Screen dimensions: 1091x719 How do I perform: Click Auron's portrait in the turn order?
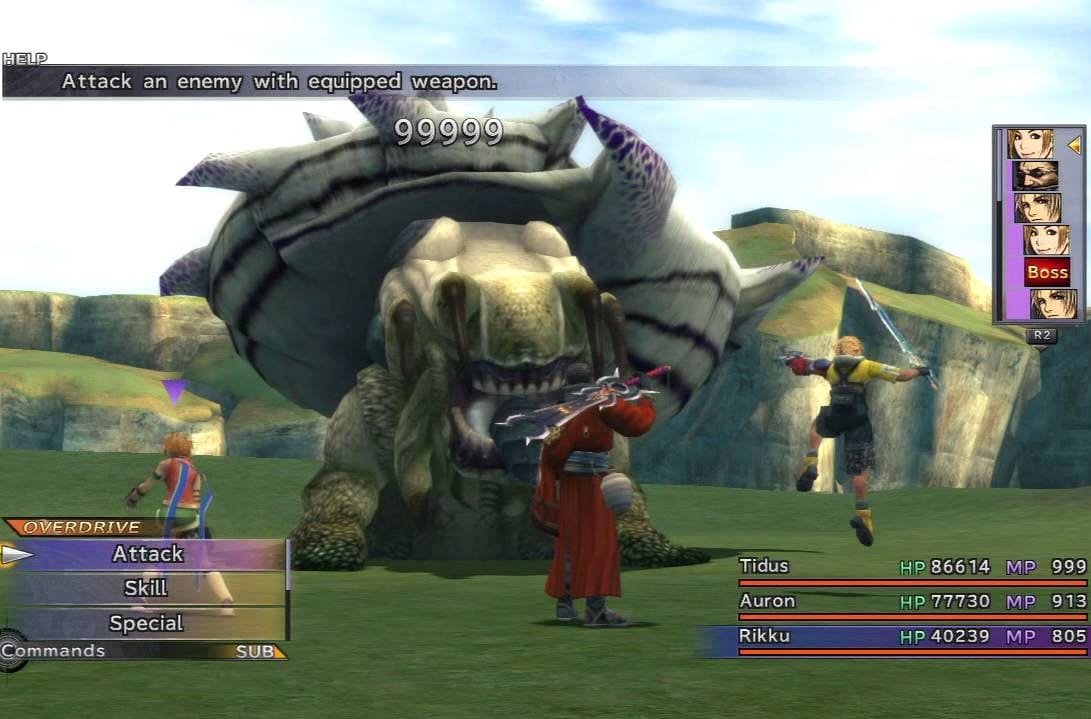pyautogui.click(x=1034, y=176)
